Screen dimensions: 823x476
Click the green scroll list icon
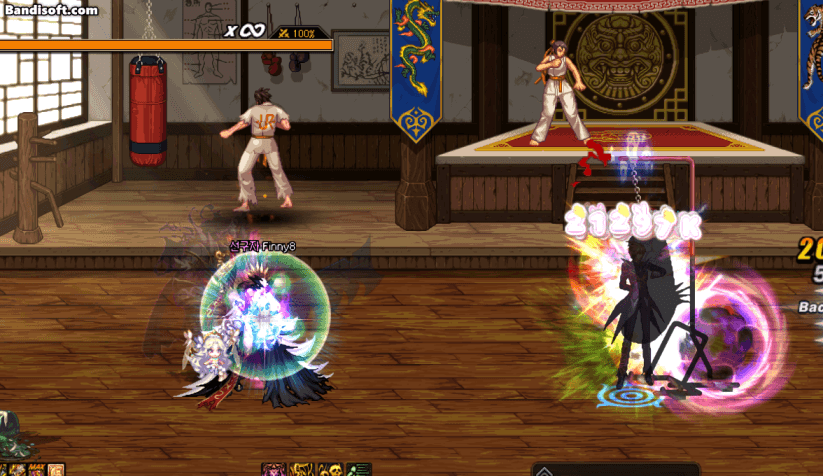(x=359, y=469)
